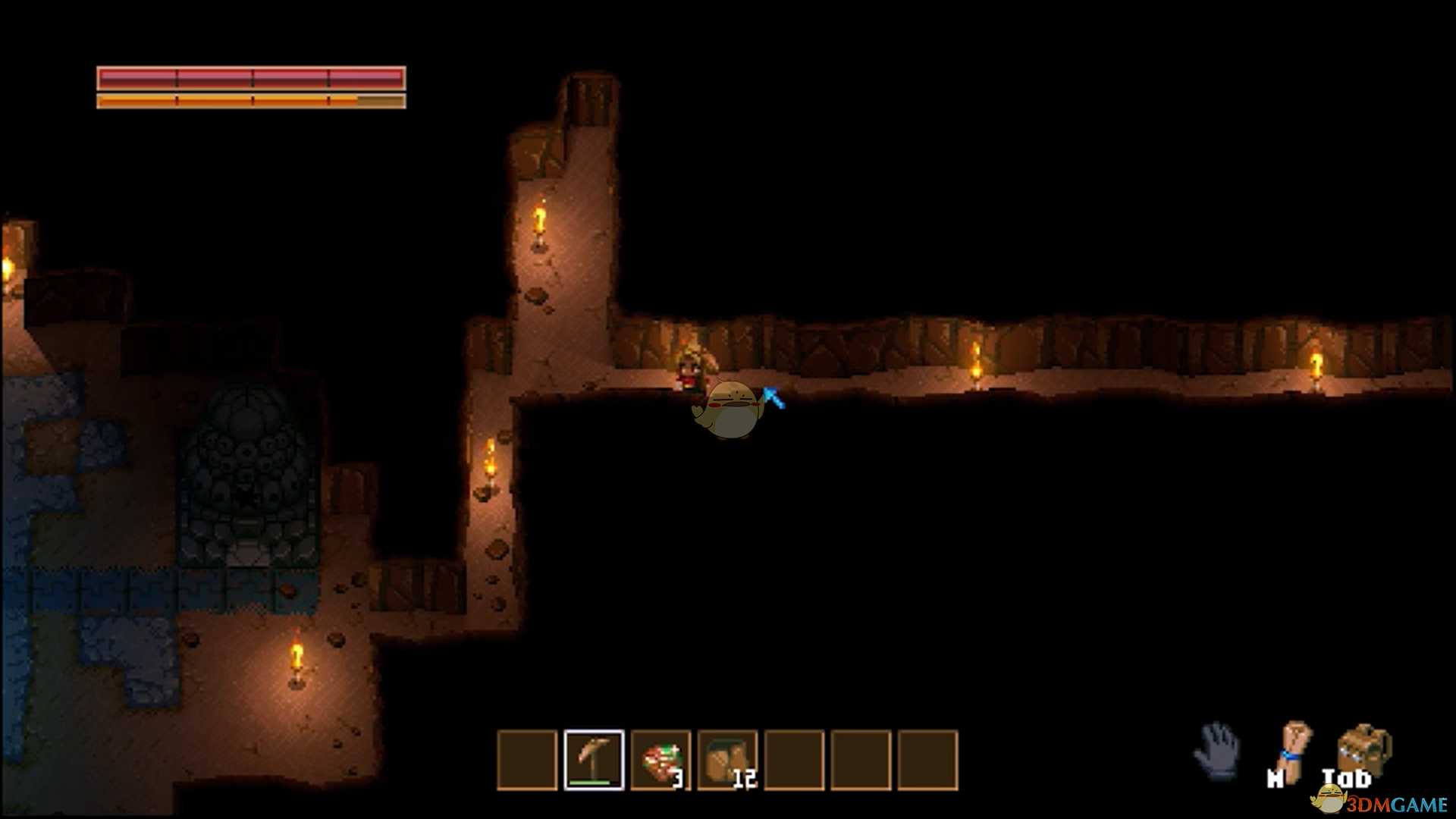Select the pickaxe hotbar slot
The height and width of the screenshot is (819, 1456).
click(594, 760)
